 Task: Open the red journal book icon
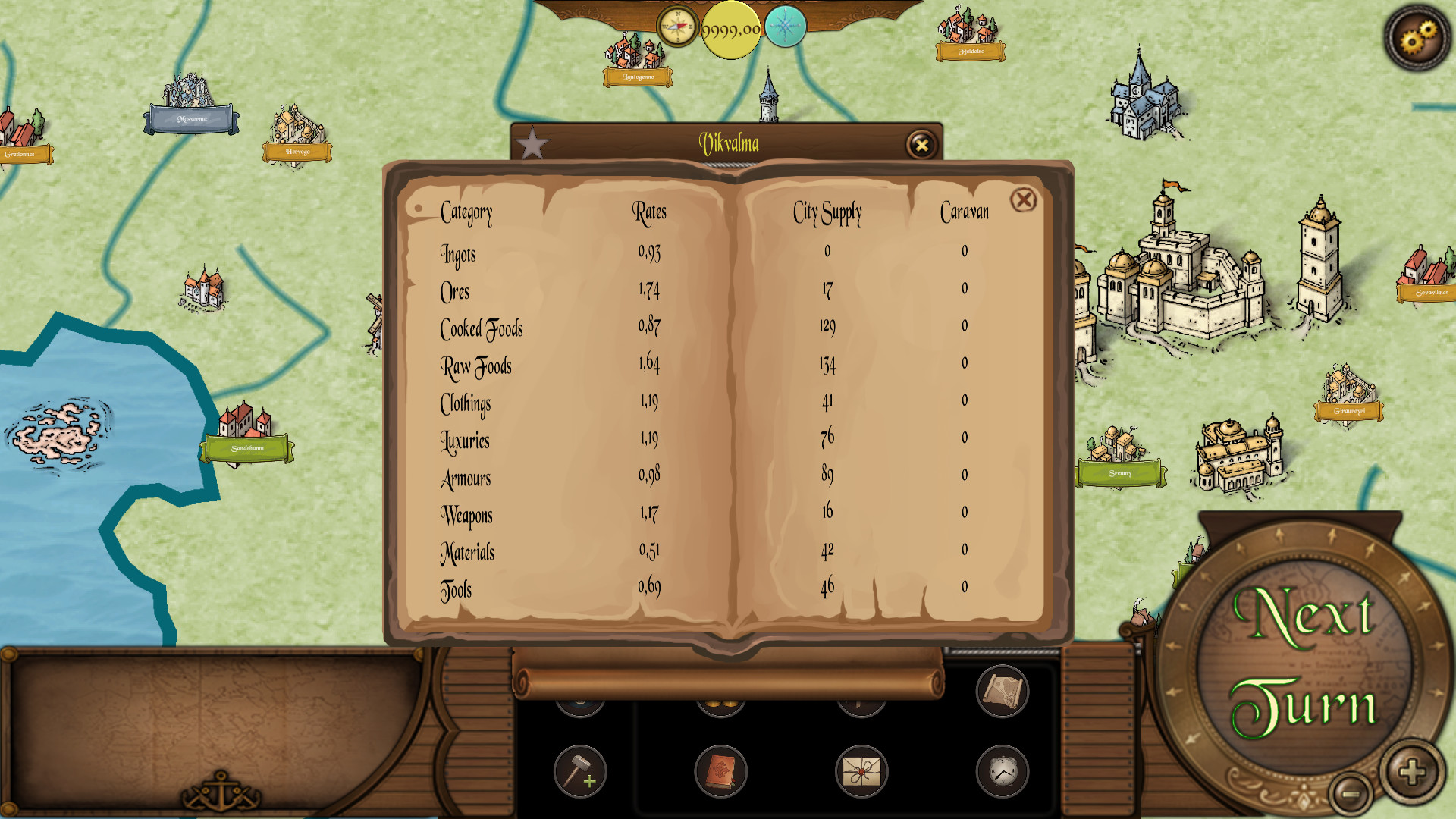tap(719, 771)
